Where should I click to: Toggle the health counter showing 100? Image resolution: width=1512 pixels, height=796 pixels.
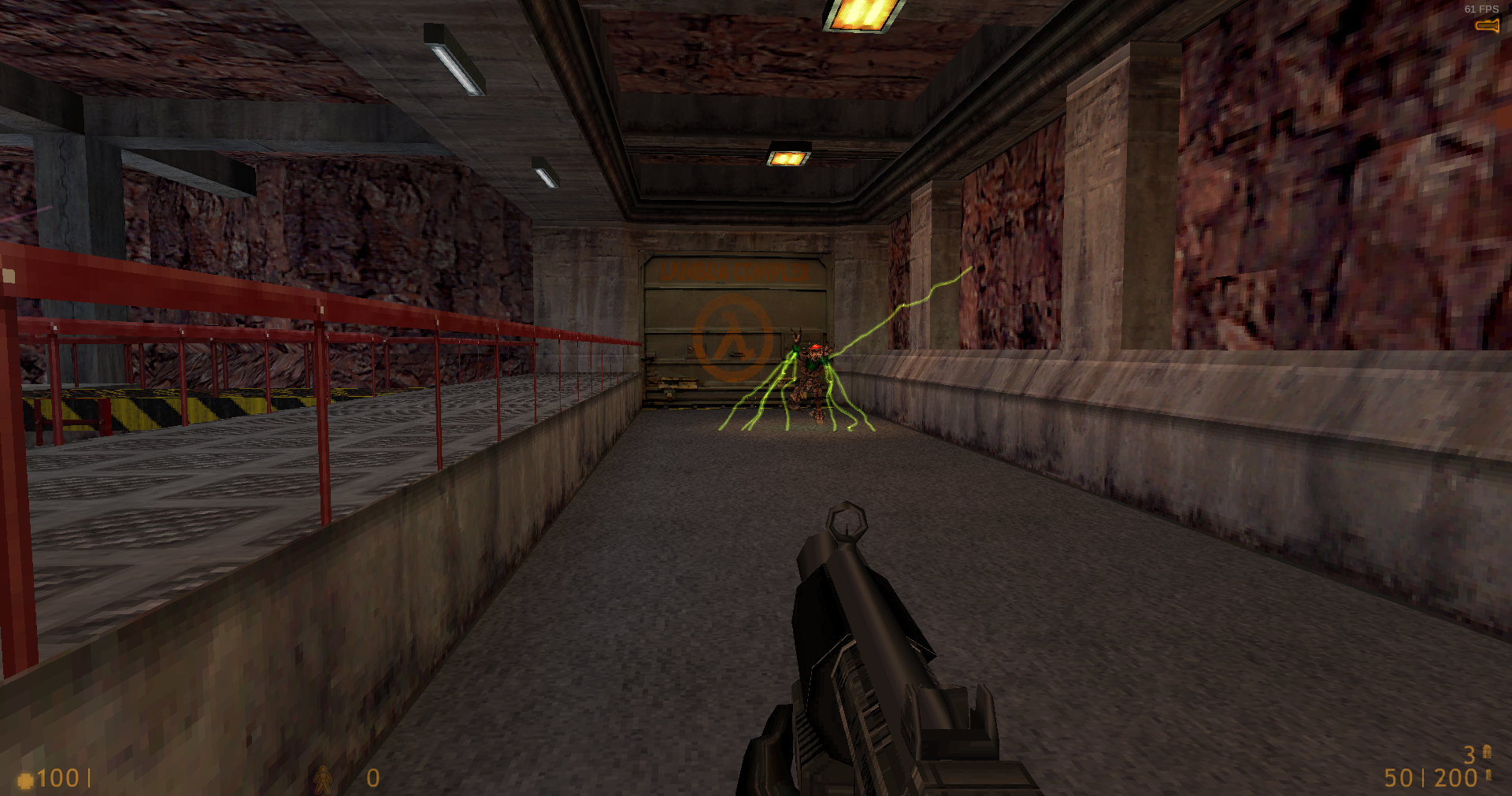[x=59, y=779]
